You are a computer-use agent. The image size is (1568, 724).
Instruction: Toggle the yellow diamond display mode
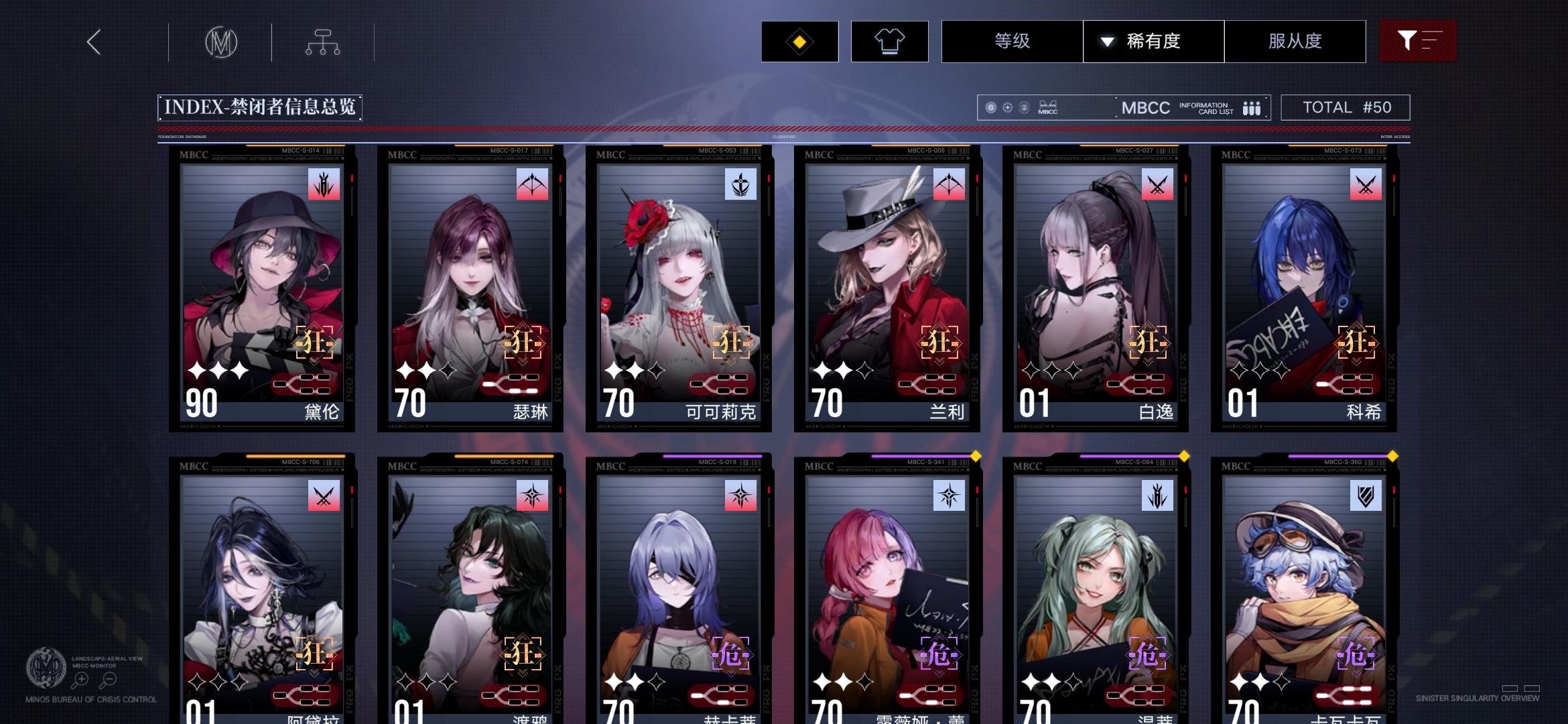[x=798, y=41]
